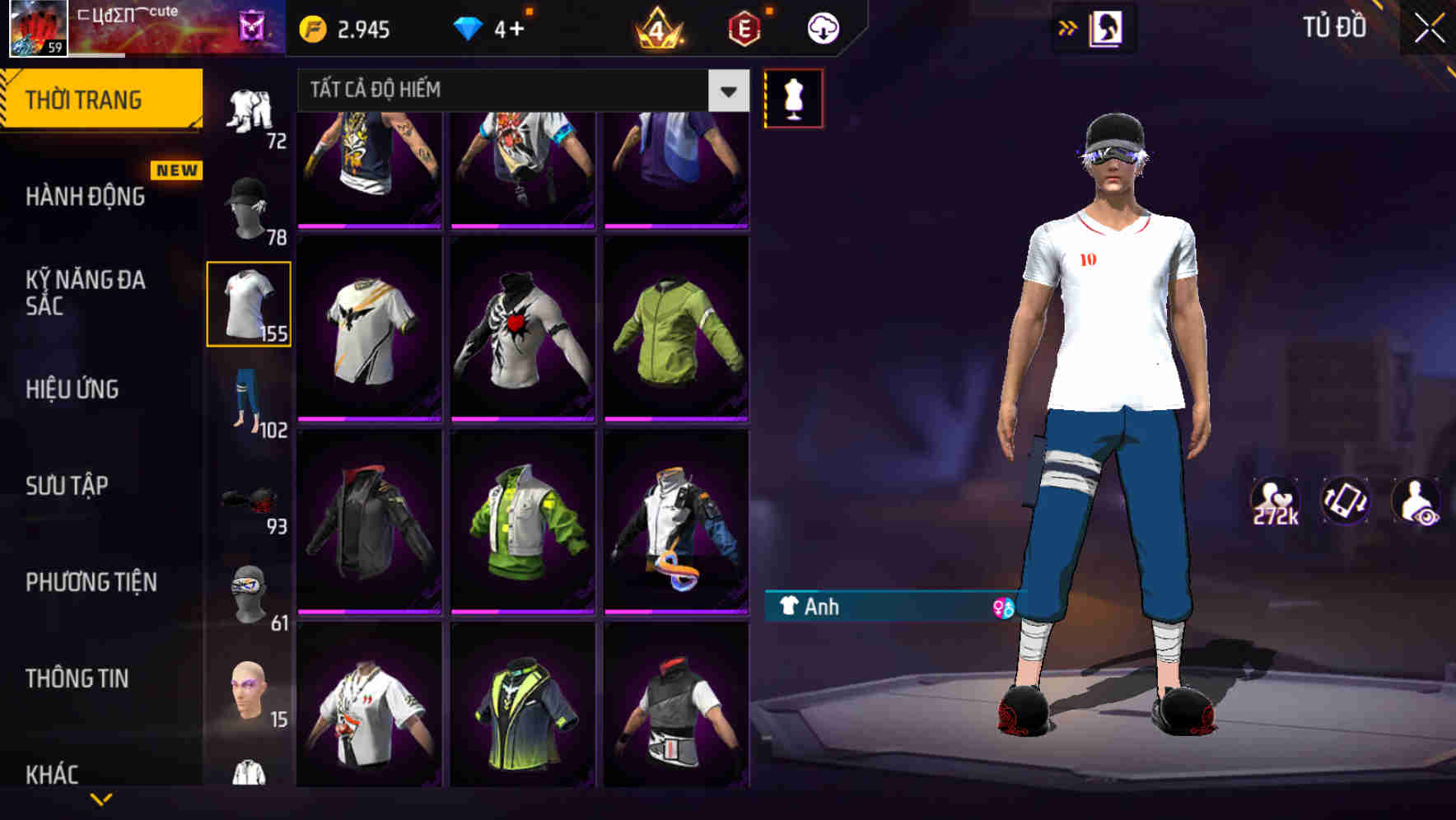Open the TẤT CẢ ĐỘ HIẾM rarity dropdown
Image resolution: width=1456 pixels, height=820 pixels.
coord(519,91)
